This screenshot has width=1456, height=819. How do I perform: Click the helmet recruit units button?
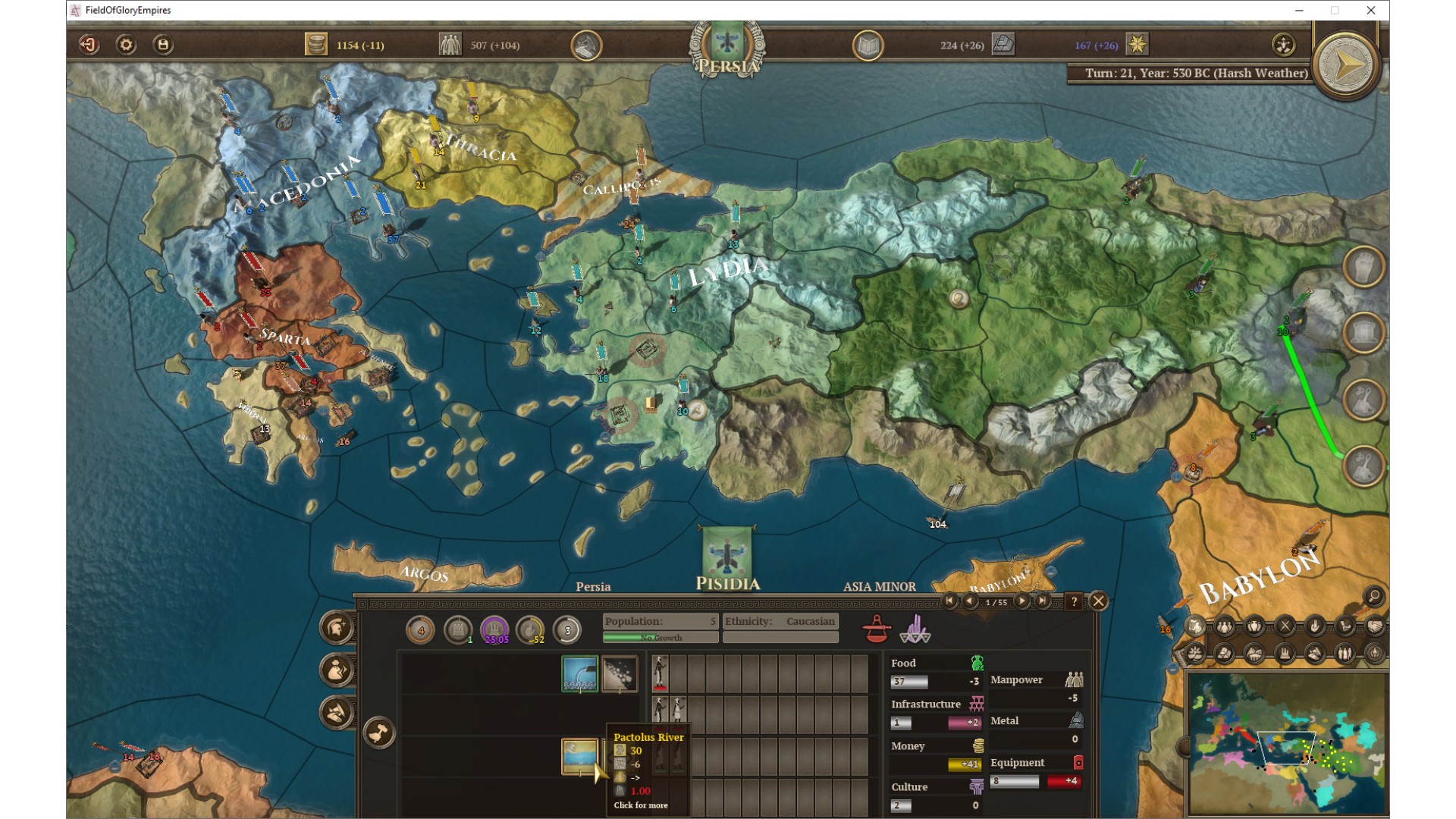point(337,627)
